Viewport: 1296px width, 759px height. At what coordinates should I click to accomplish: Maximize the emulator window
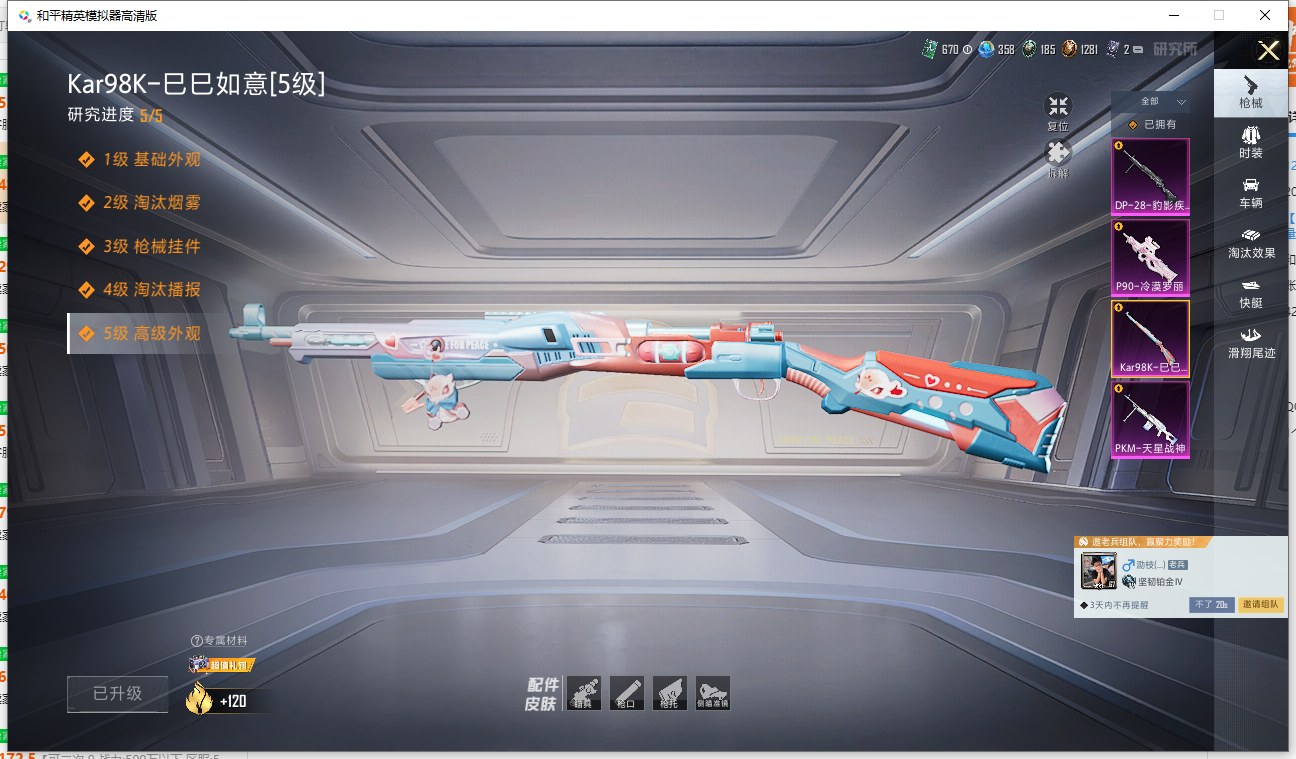1219,15
